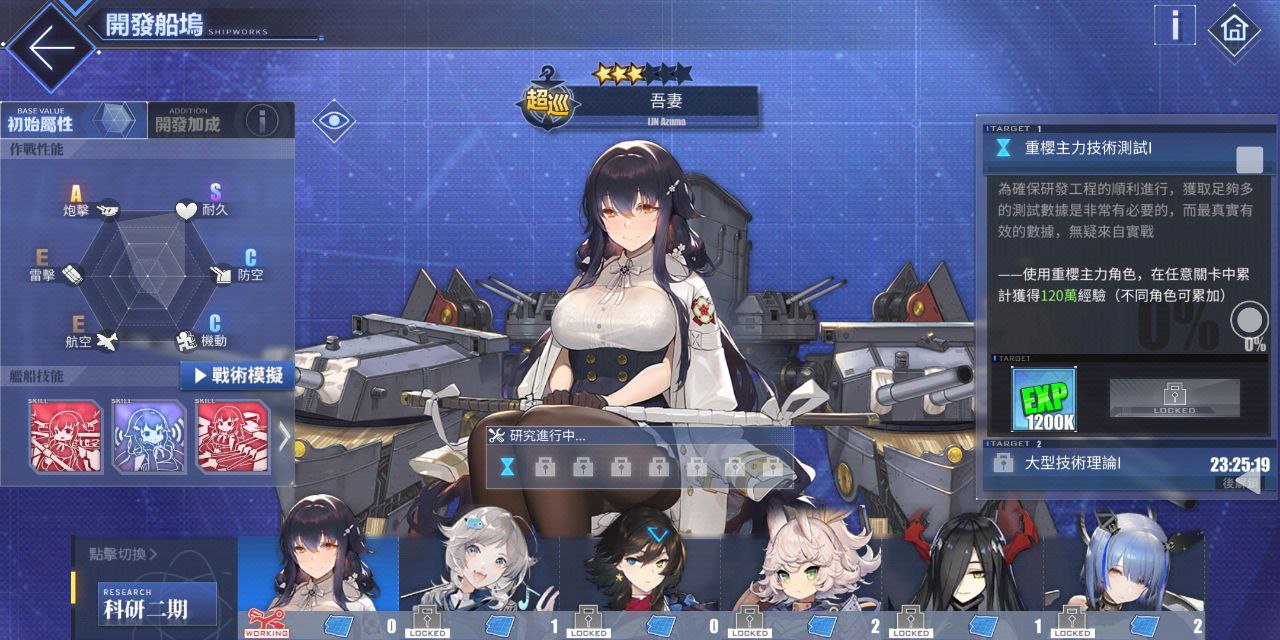Show more skills with the right arrow
Viewport: 1280px width, 640px height.
tap(284, 437)
